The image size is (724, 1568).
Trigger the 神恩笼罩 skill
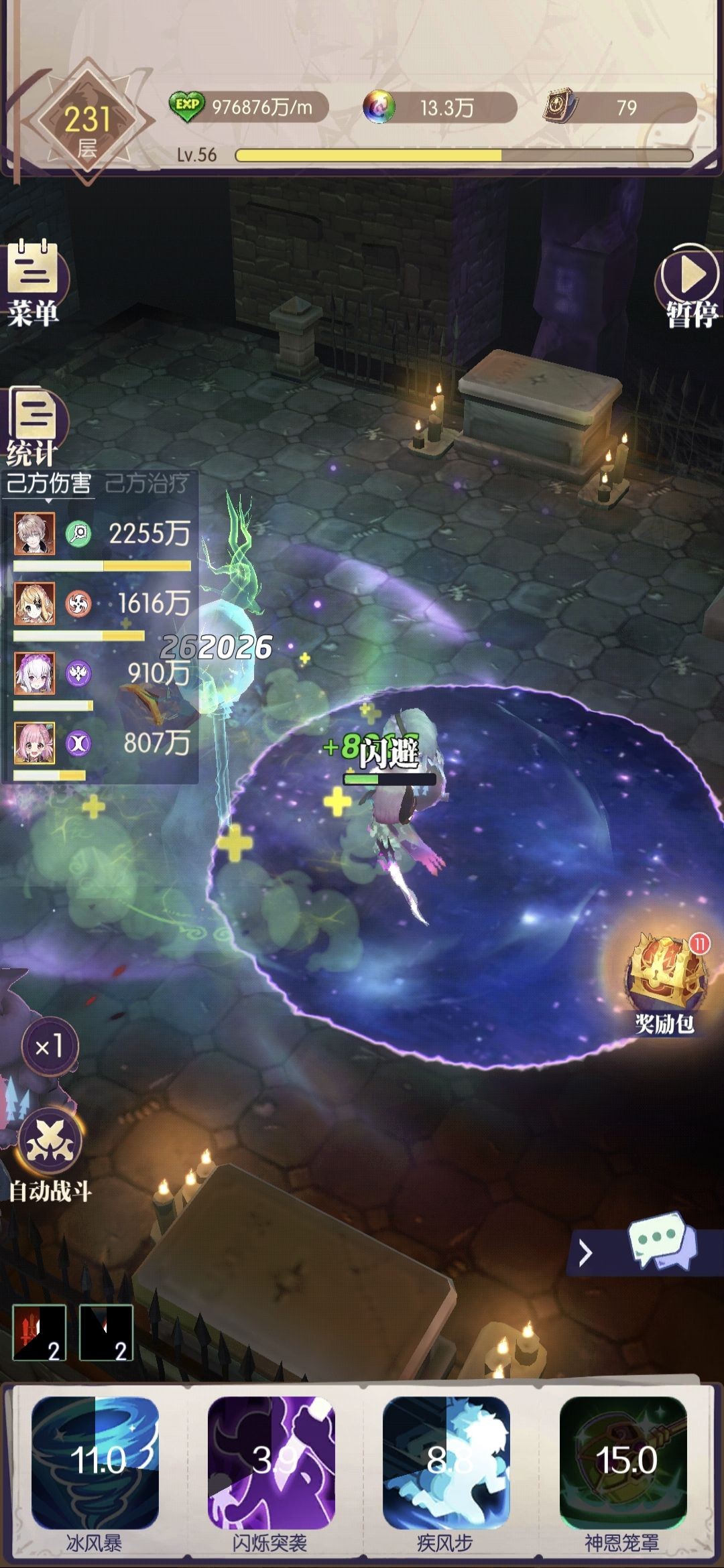click(623, 1462)
